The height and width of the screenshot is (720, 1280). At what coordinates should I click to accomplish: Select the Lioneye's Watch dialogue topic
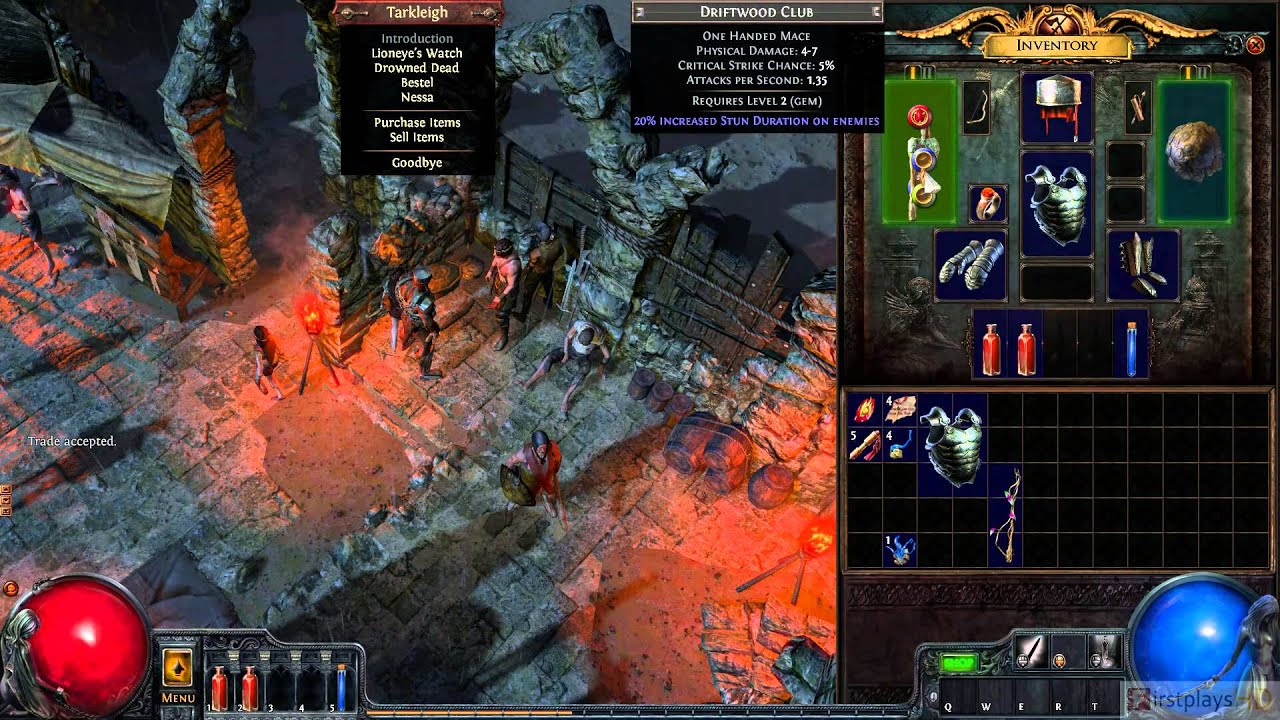pyautogui.click(x=417, y=52)
